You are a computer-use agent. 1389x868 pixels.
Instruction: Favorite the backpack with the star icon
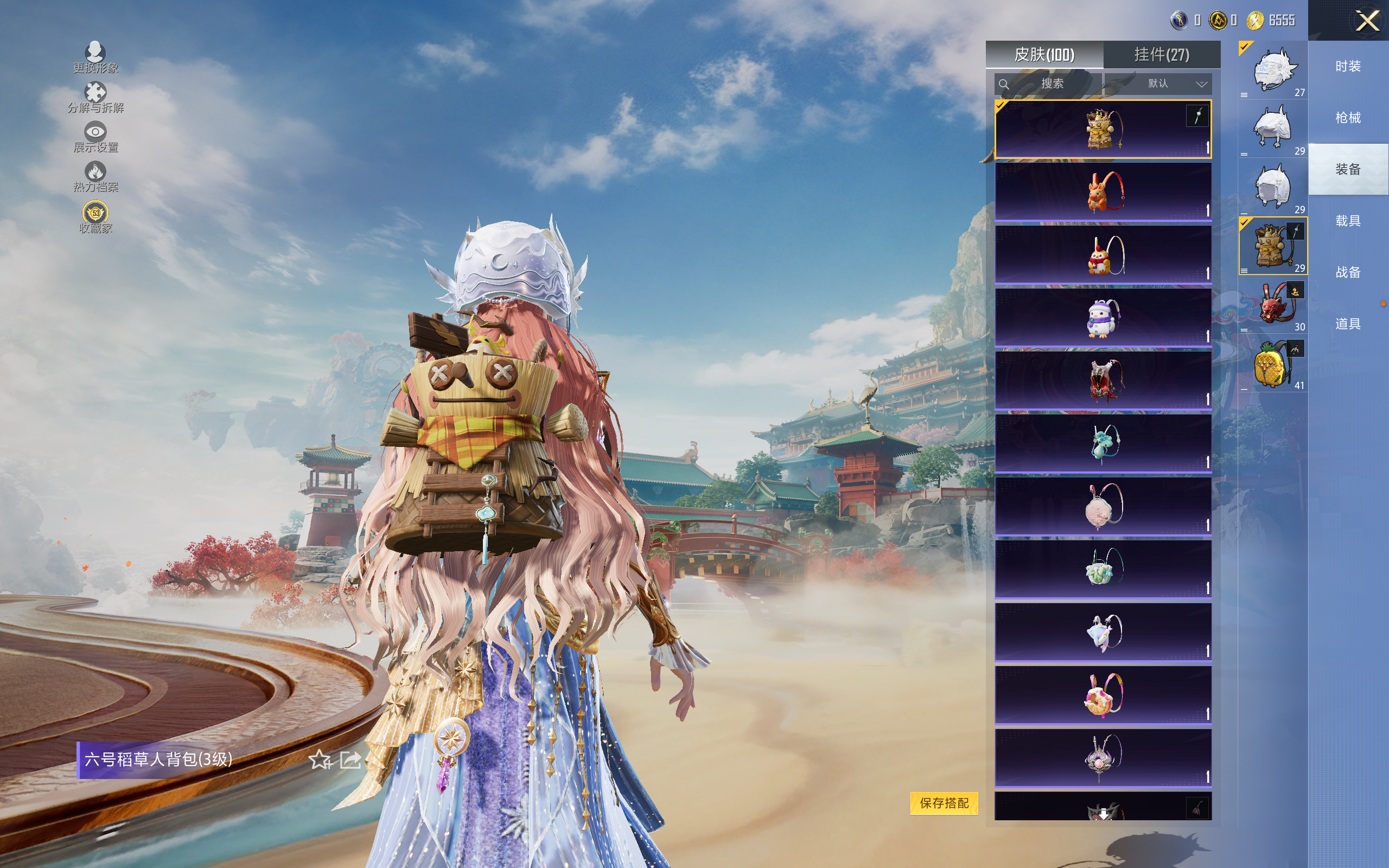319,760
